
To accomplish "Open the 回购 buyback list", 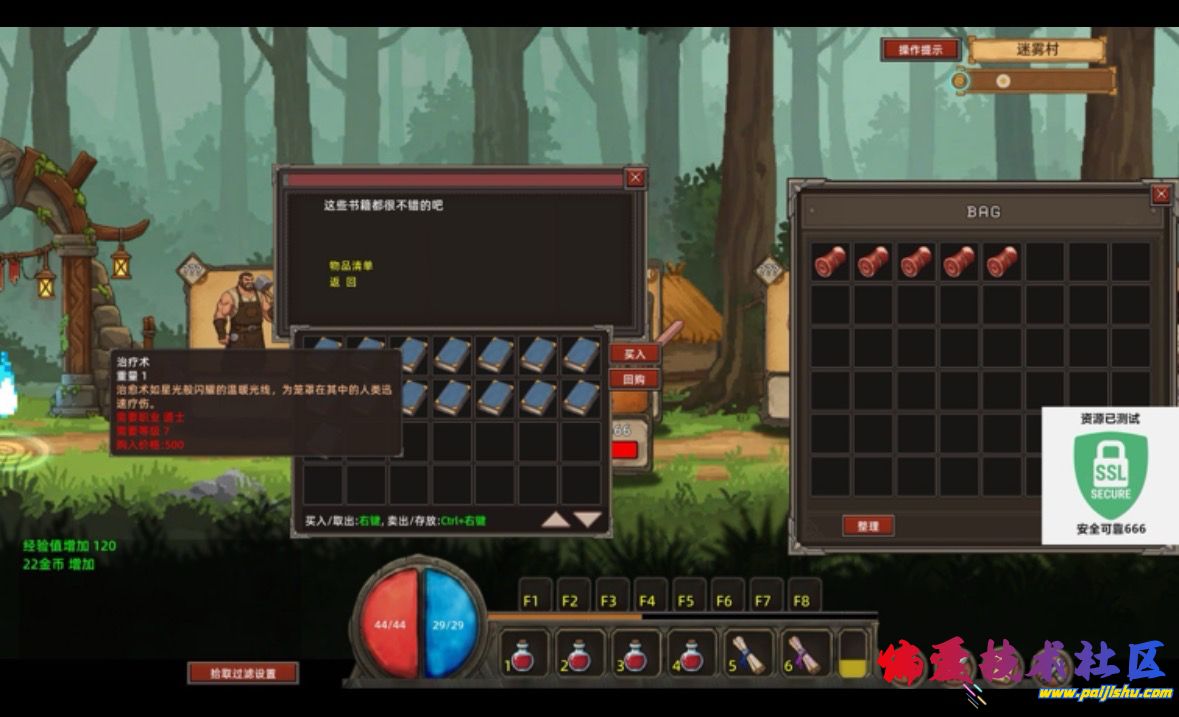I will [634, 379].
